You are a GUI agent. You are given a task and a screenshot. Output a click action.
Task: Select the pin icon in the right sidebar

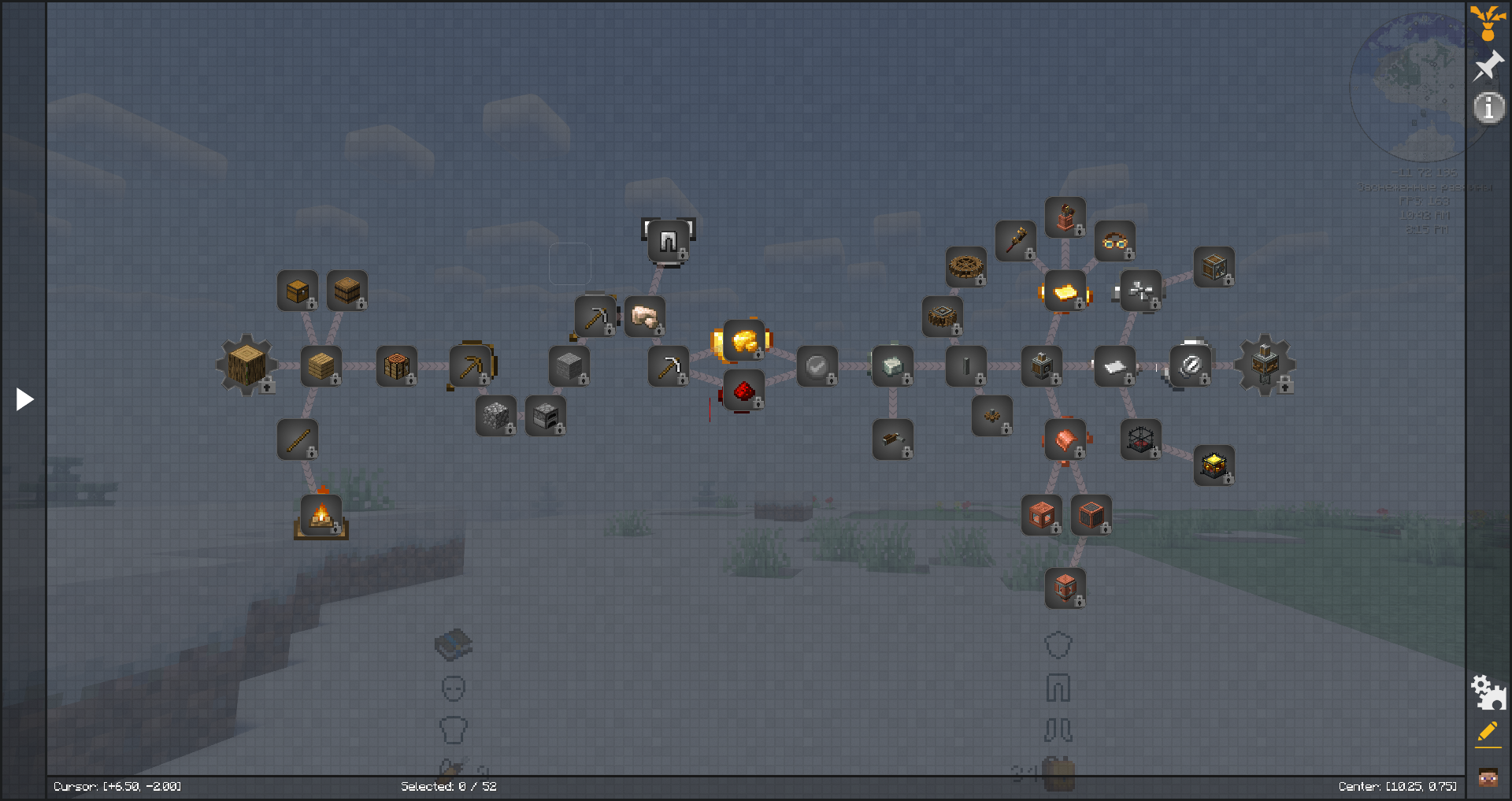1488,65
